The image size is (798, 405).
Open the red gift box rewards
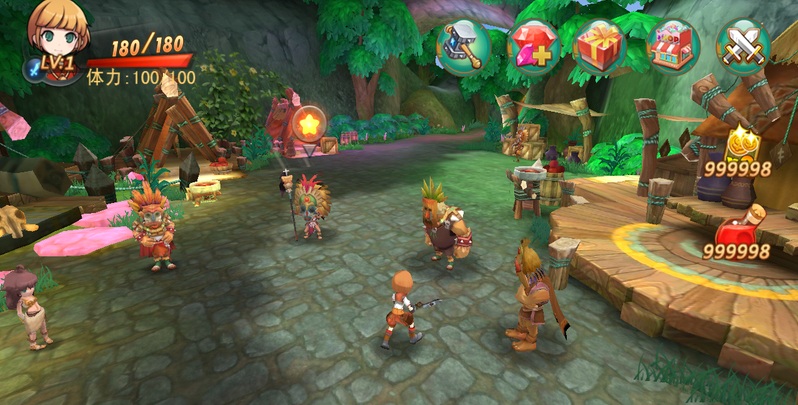click(600, 46)
